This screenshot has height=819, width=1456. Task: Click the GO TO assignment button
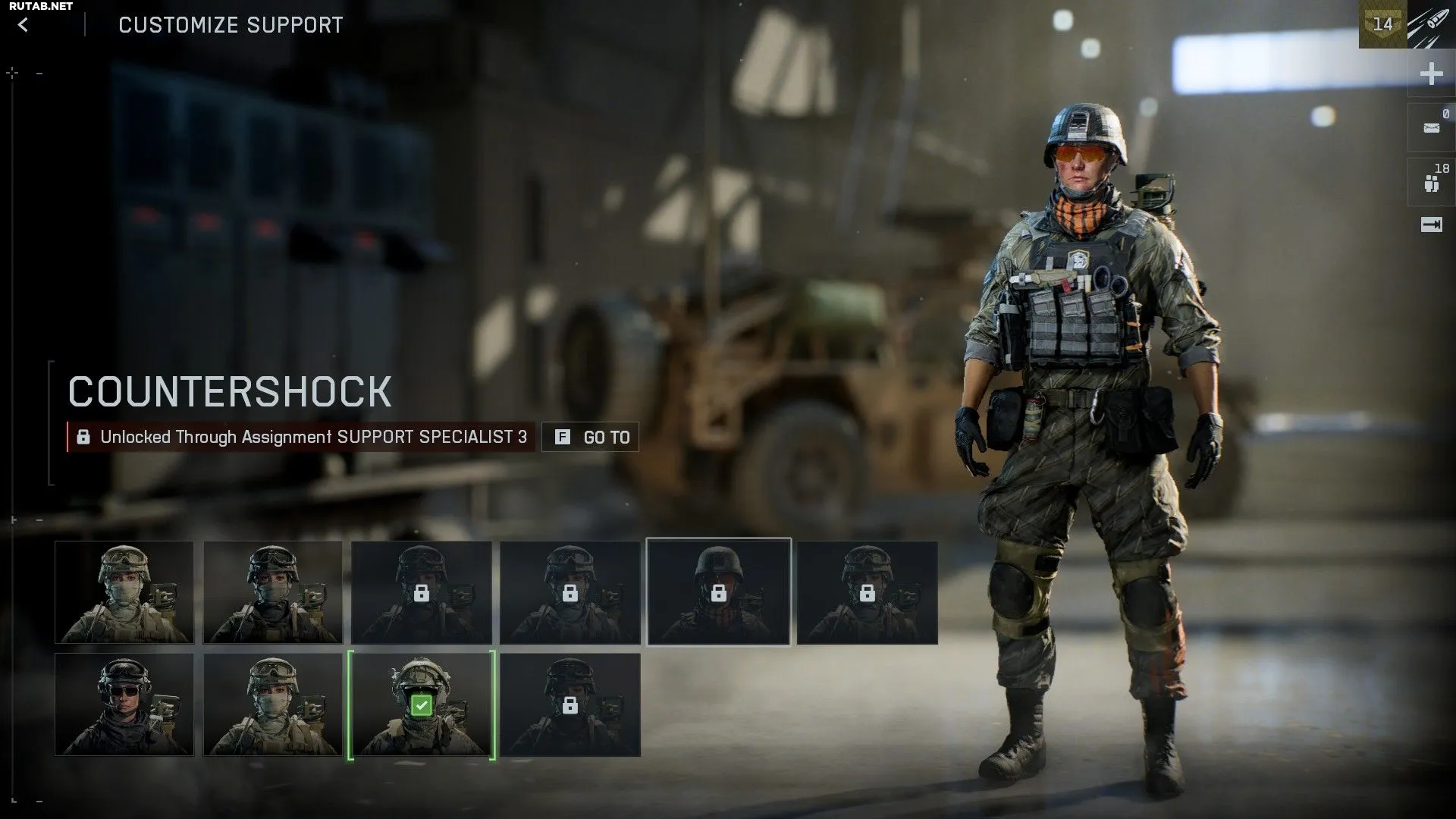click(590, 437)
